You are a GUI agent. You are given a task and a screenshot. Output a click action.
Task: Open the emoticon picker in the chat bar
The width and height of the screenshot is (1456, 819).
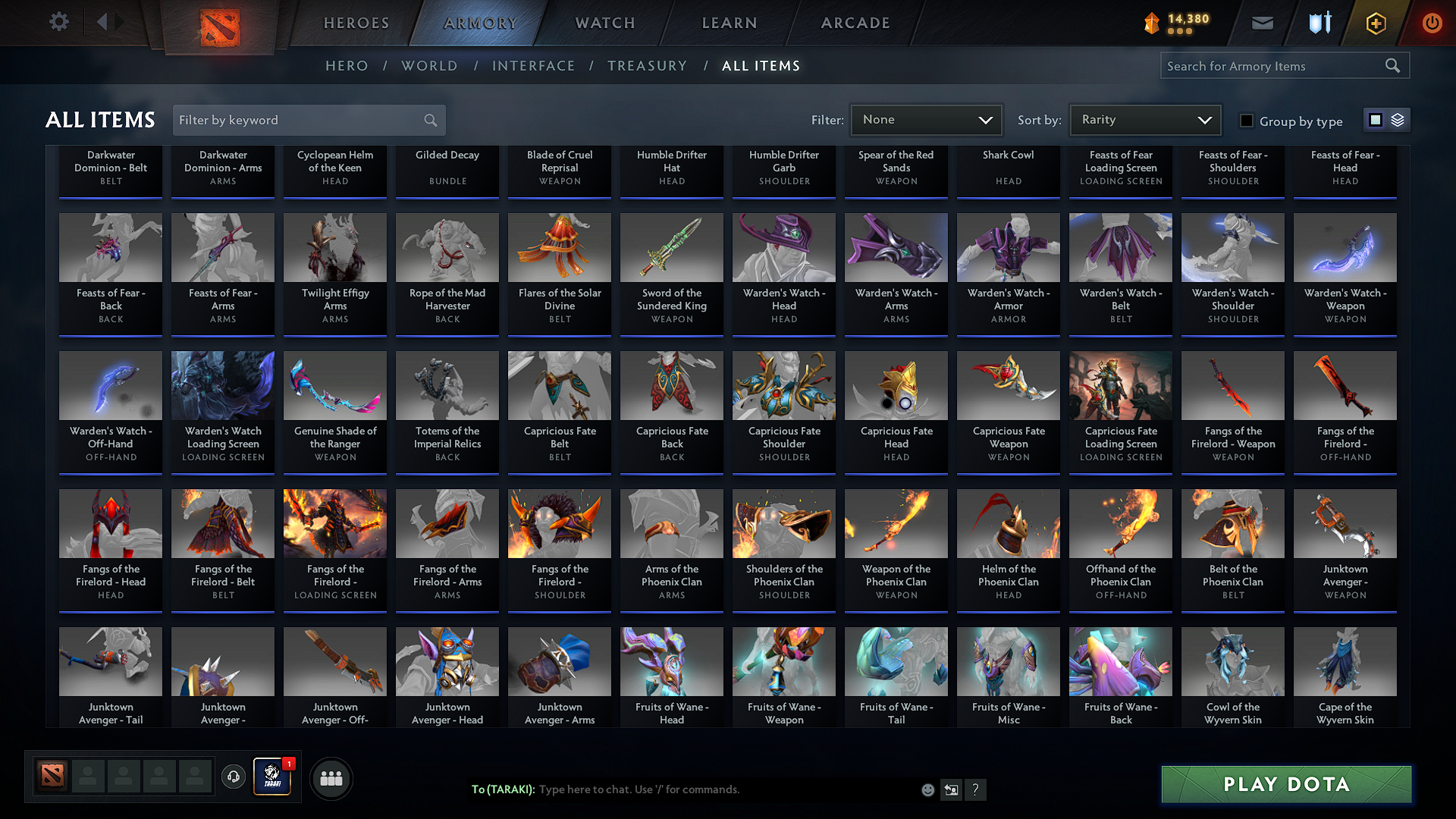927,789
